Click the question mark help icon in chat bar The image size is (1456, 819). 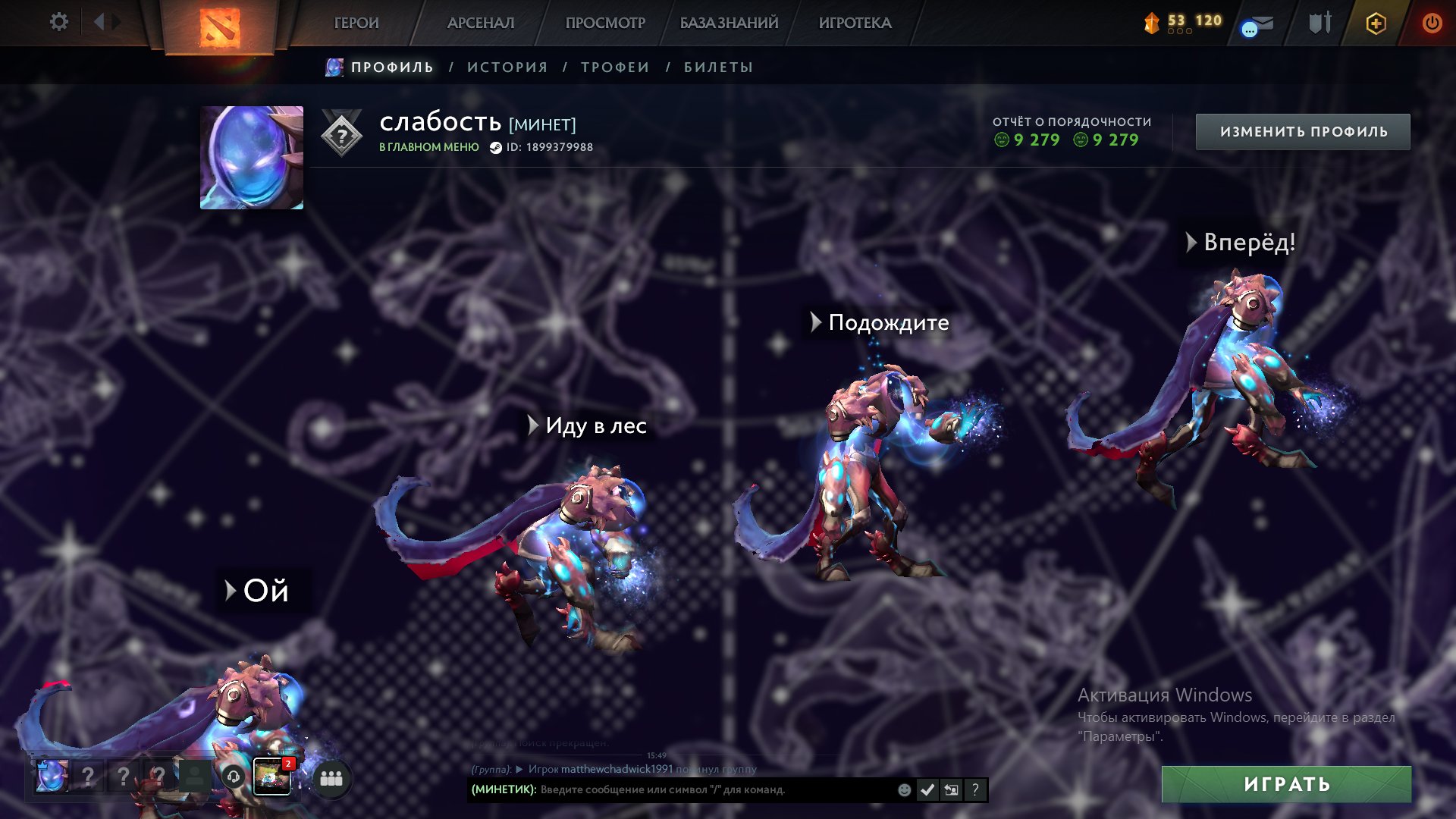click(975, 789)
